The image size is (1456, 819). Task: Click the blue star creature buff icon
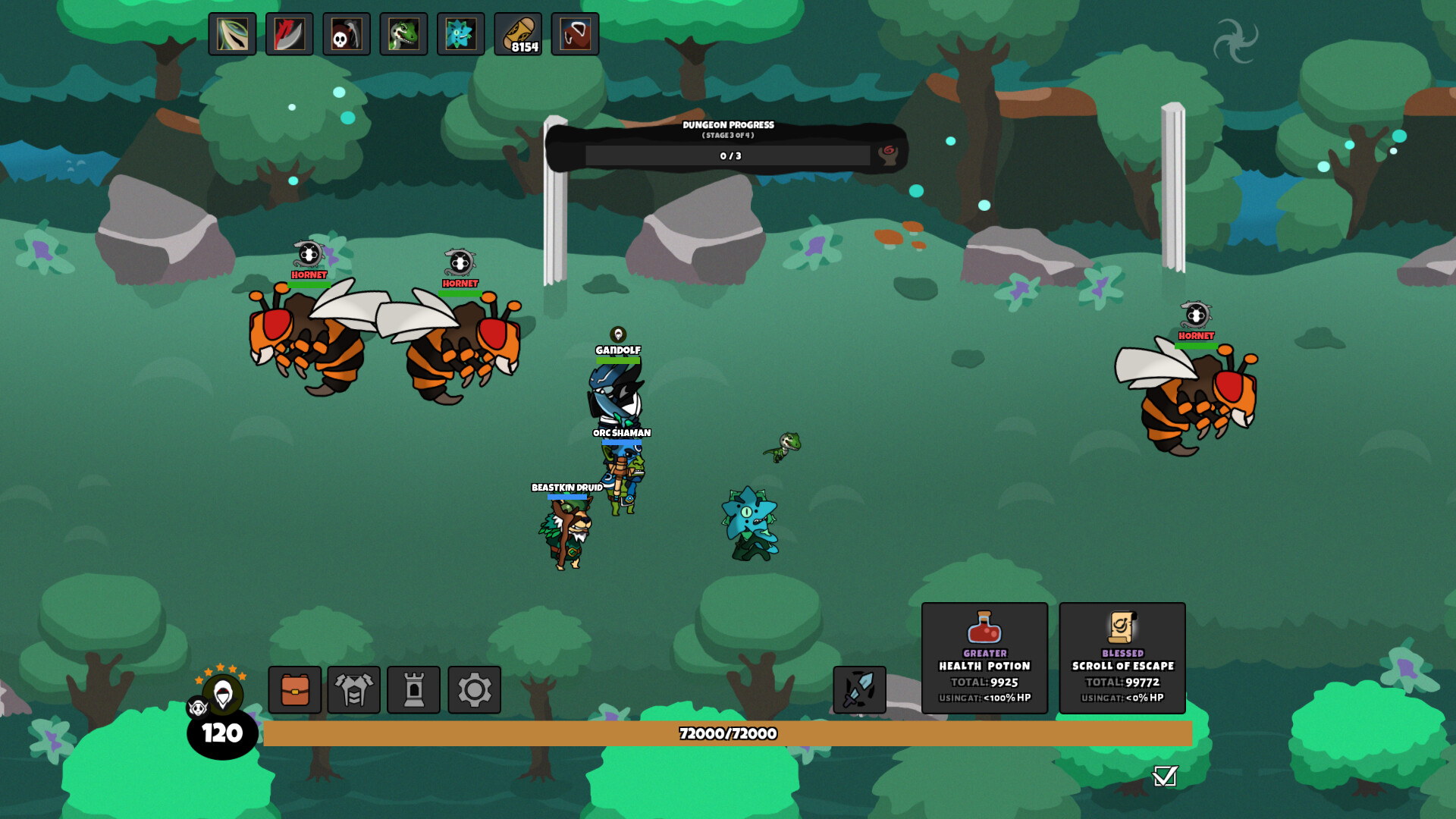pyautogui.click(x=460, y=34)
